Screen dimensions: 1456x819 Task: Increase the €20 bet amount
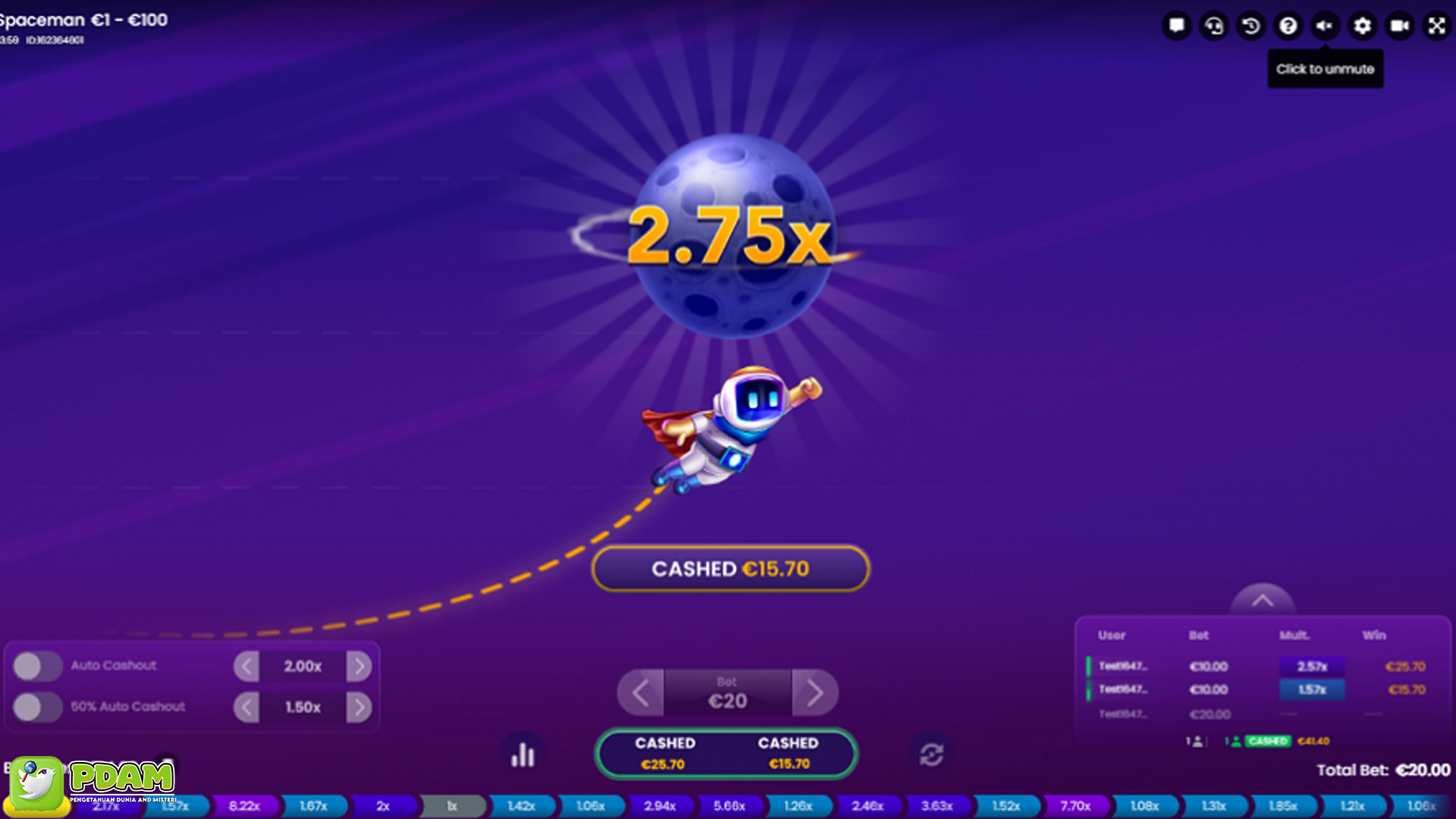click(x=816, y=692)
